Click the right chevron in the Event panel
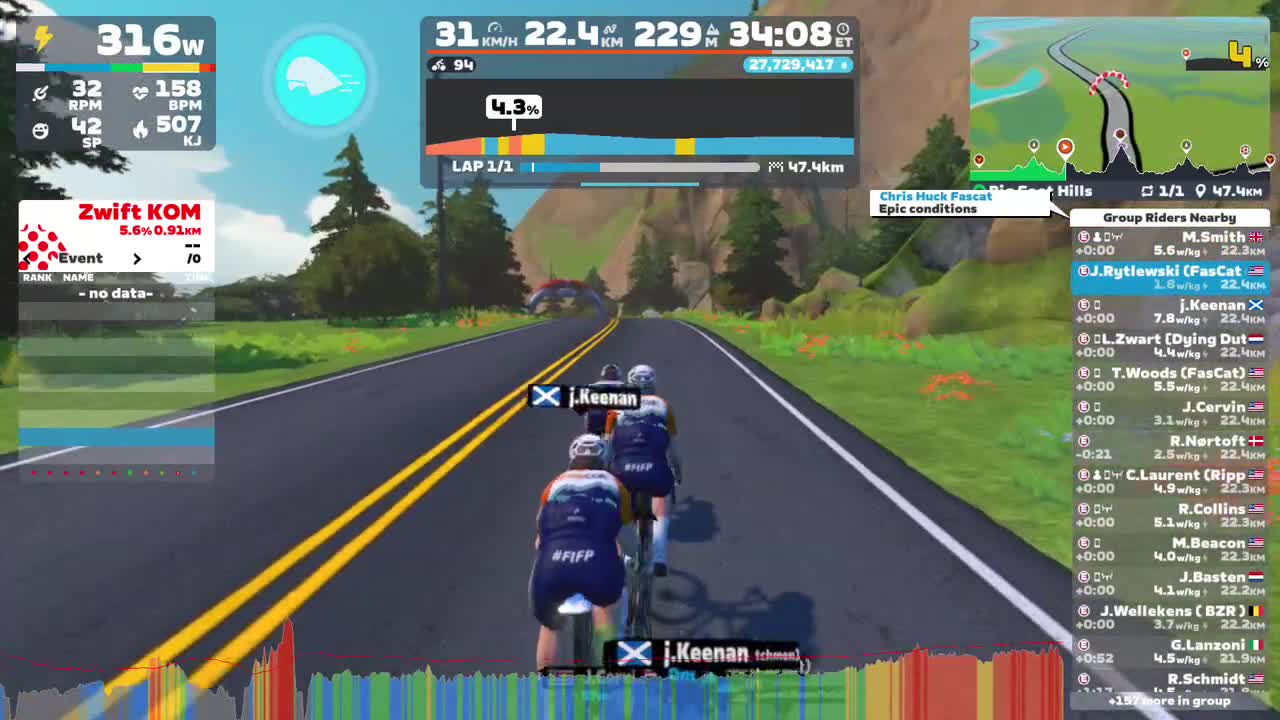The image size is (1280, 720). point(138,258)
